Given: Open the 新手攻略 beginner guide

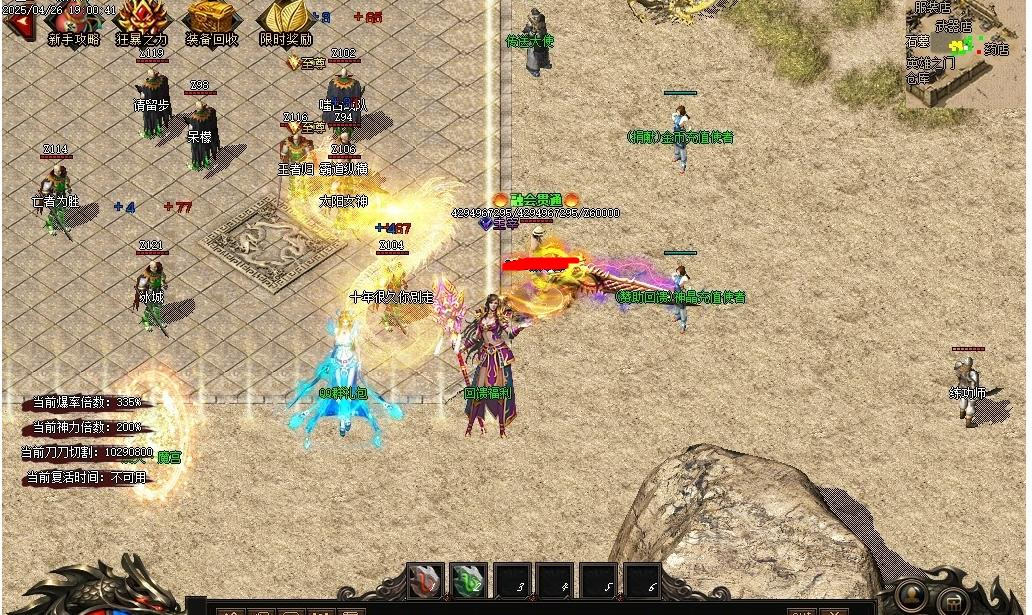Looking at the screenshot, I should [74, 22].
